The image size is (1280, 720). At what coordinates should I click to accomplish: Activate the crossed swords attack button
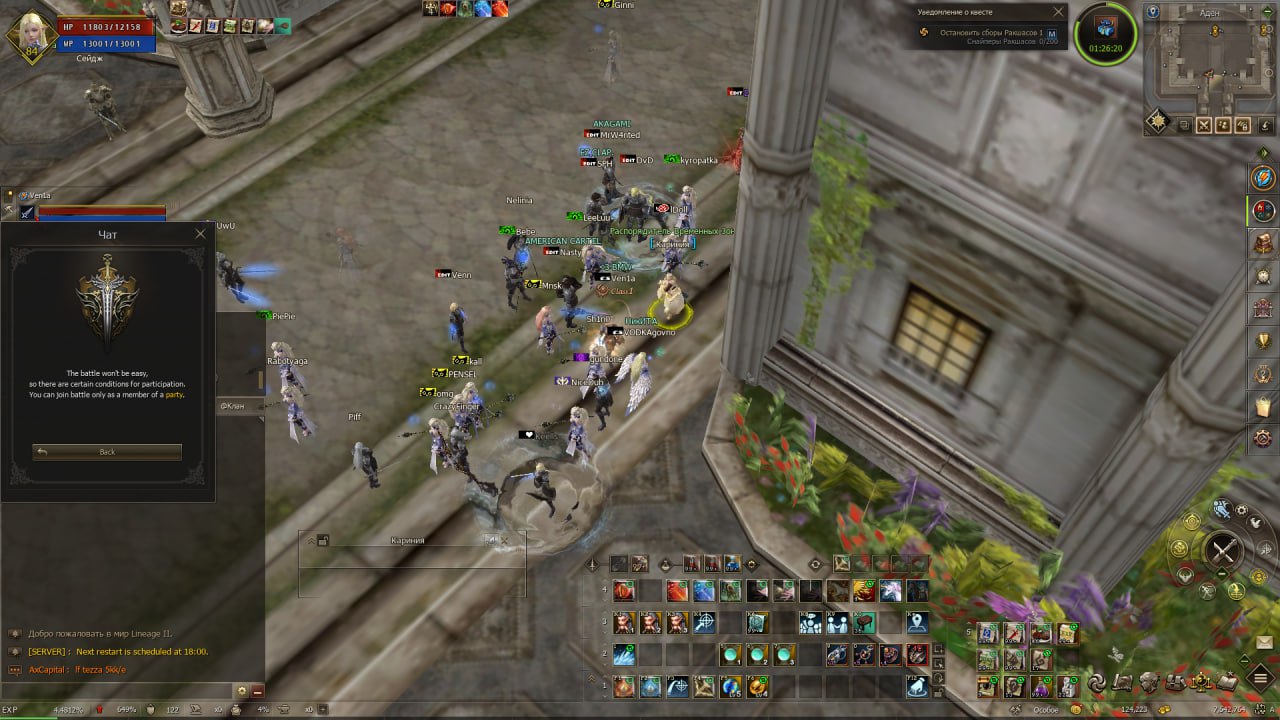[1224, 550]
